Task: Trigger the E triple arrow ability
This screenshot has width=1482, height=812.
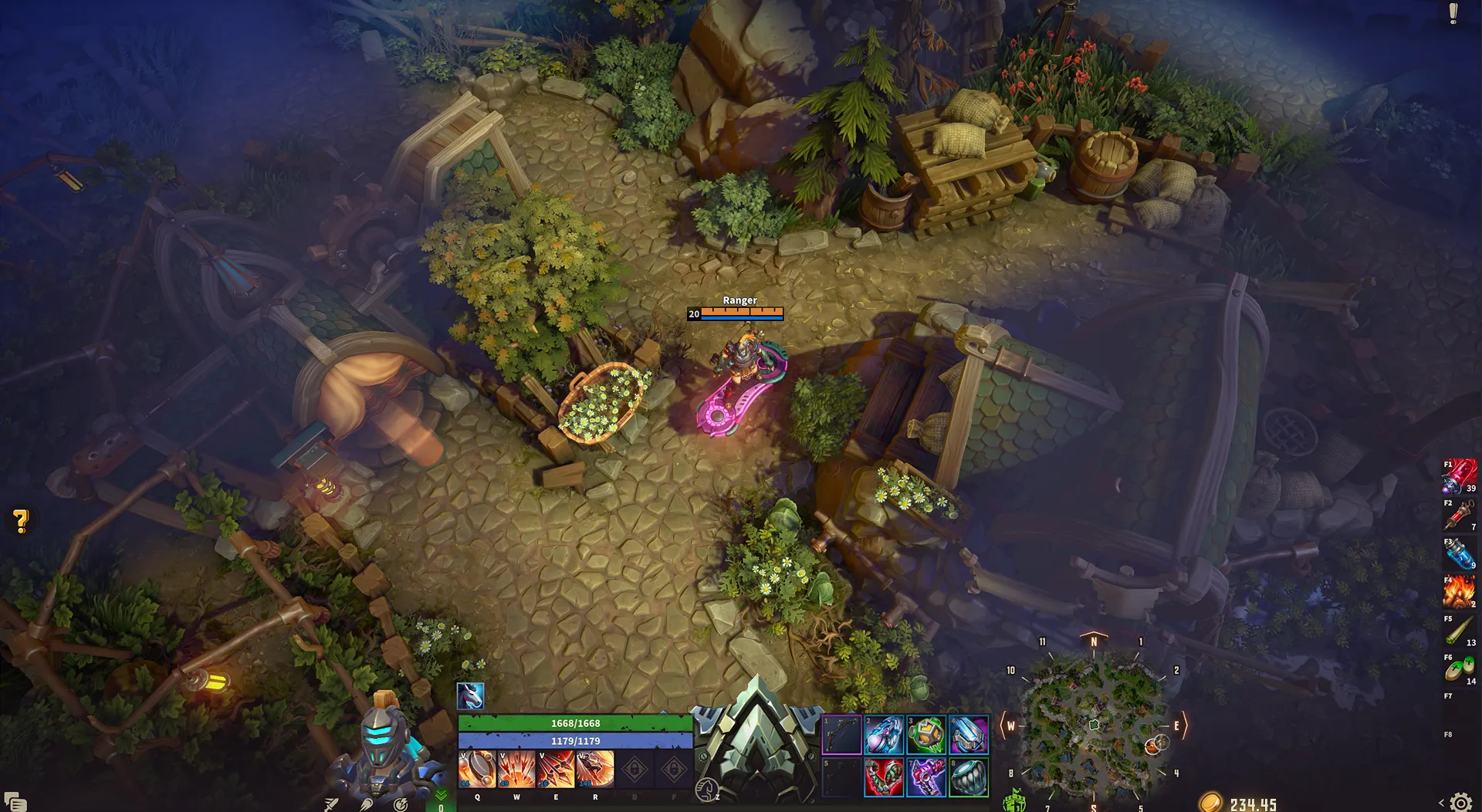Action: [556, 769]
